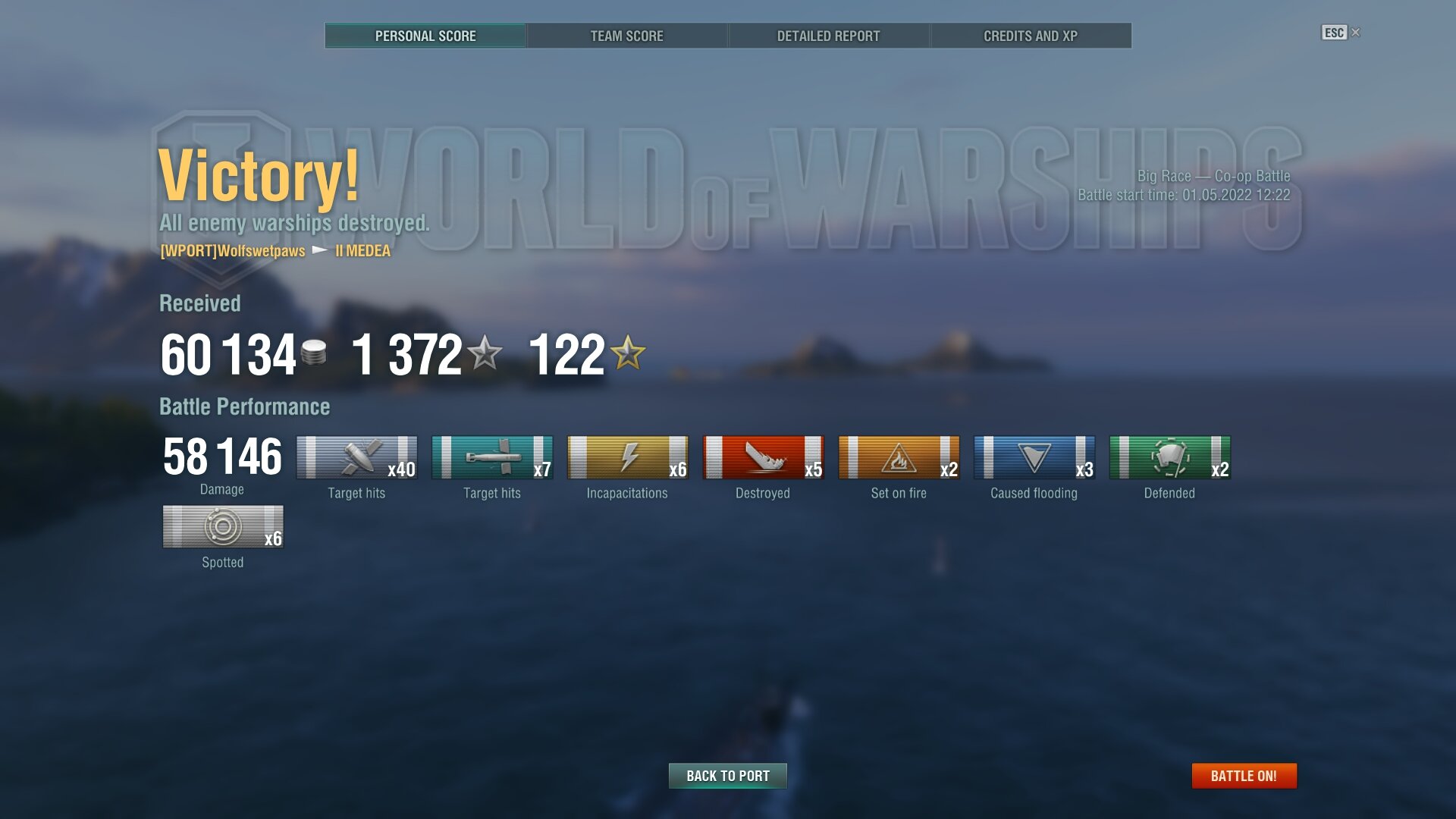
Task: Start another match with Battle On!
Action: pos(1244,776)
